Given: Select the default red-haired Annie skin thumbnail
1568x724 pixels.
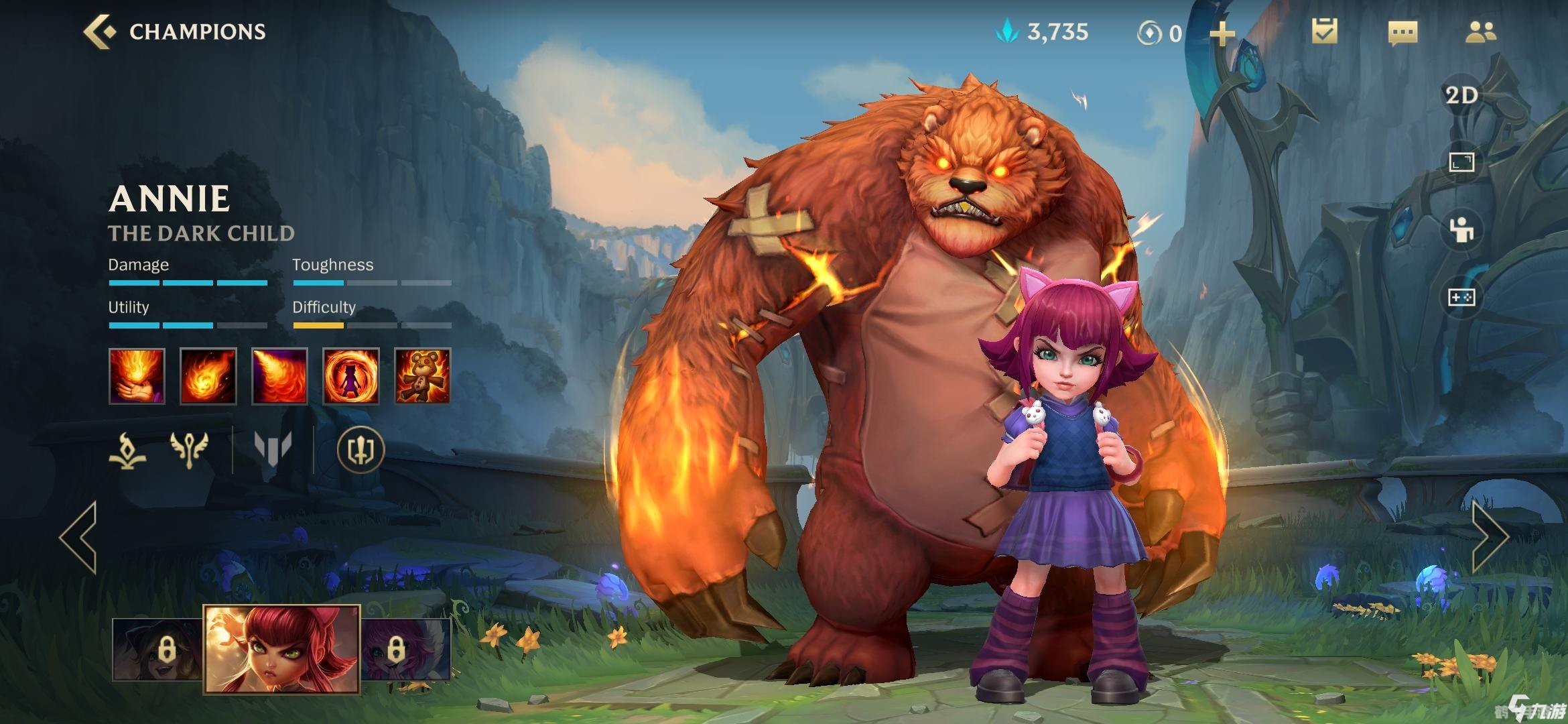Looking at the screenshot, I should pyautogui.click(x=281, y=648).
